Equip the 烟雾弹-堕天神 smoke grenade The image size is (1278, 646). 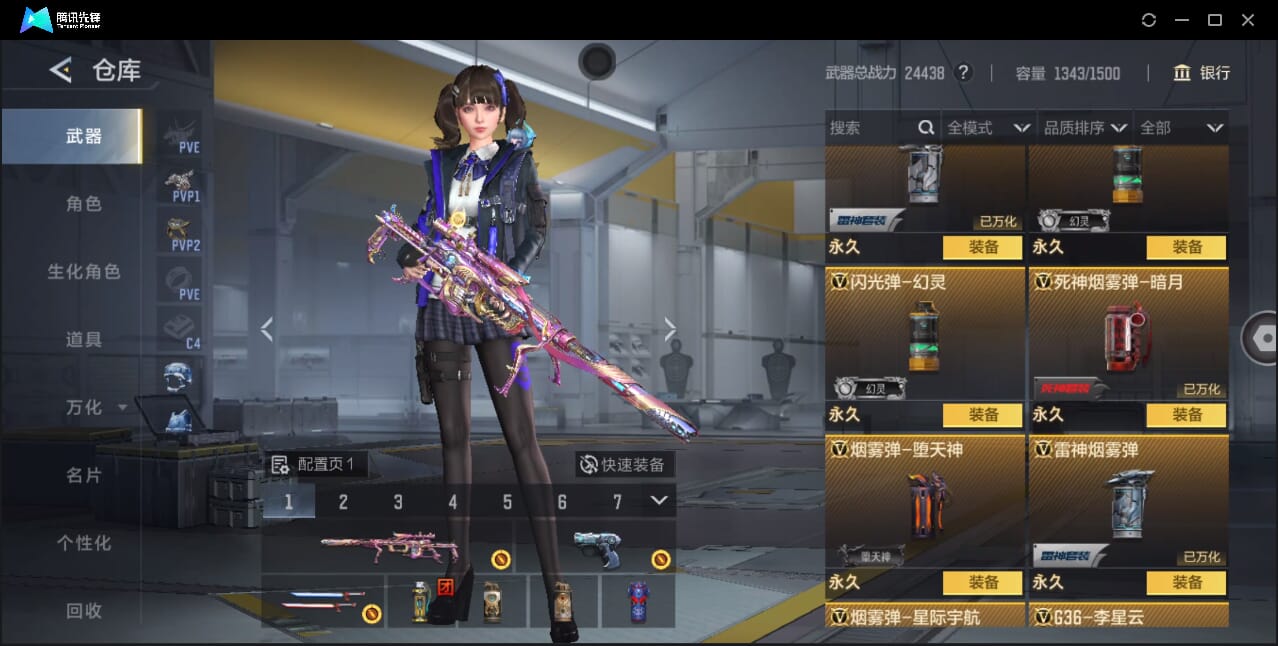[983, 583]
